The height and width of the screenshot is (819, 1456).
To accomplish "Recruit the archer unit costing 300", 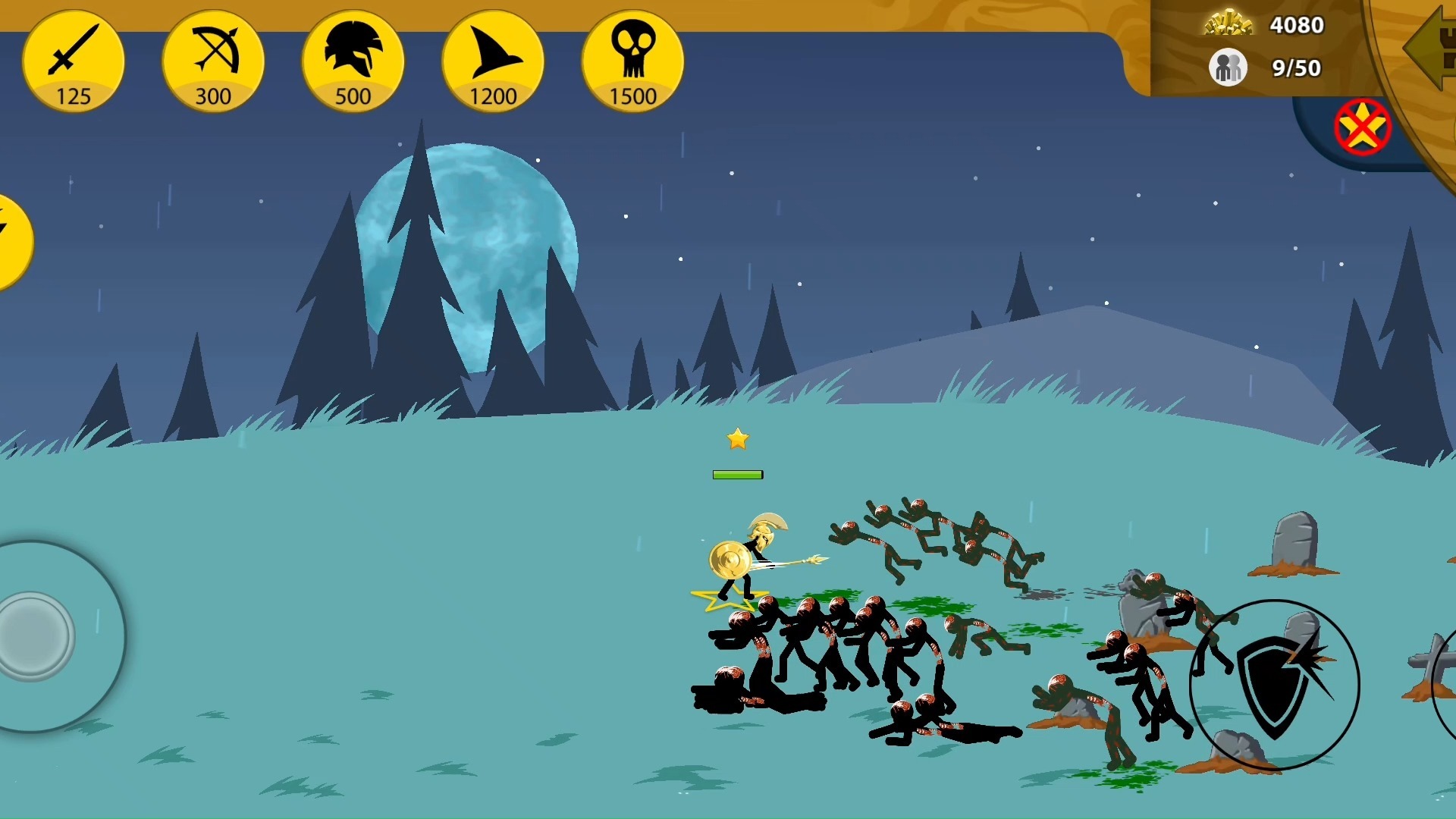I will [213, 61].
